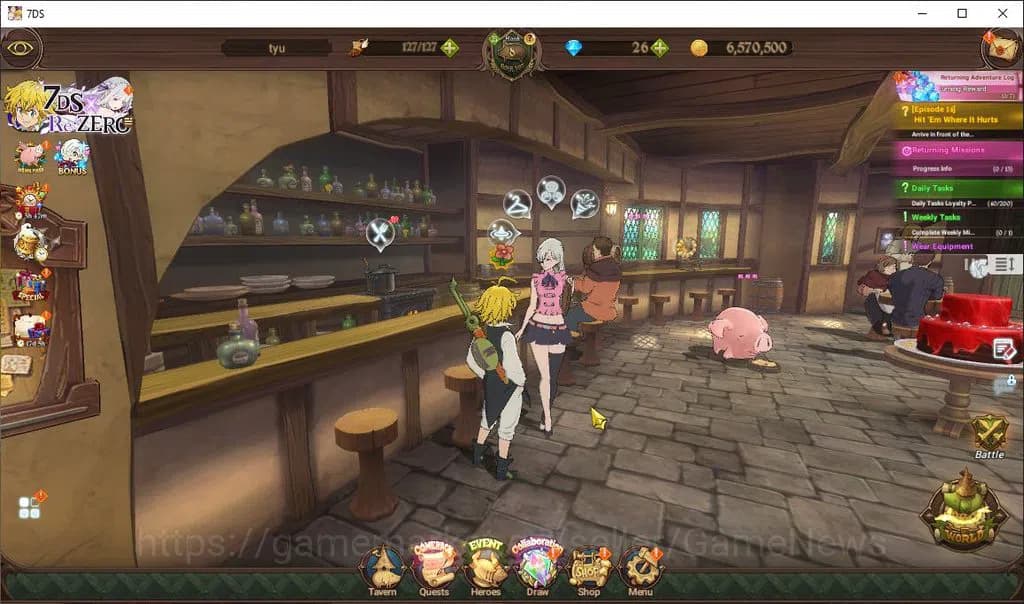Visit the Shop
This screenshot has width=1024, height=604.
coord(589,569)
